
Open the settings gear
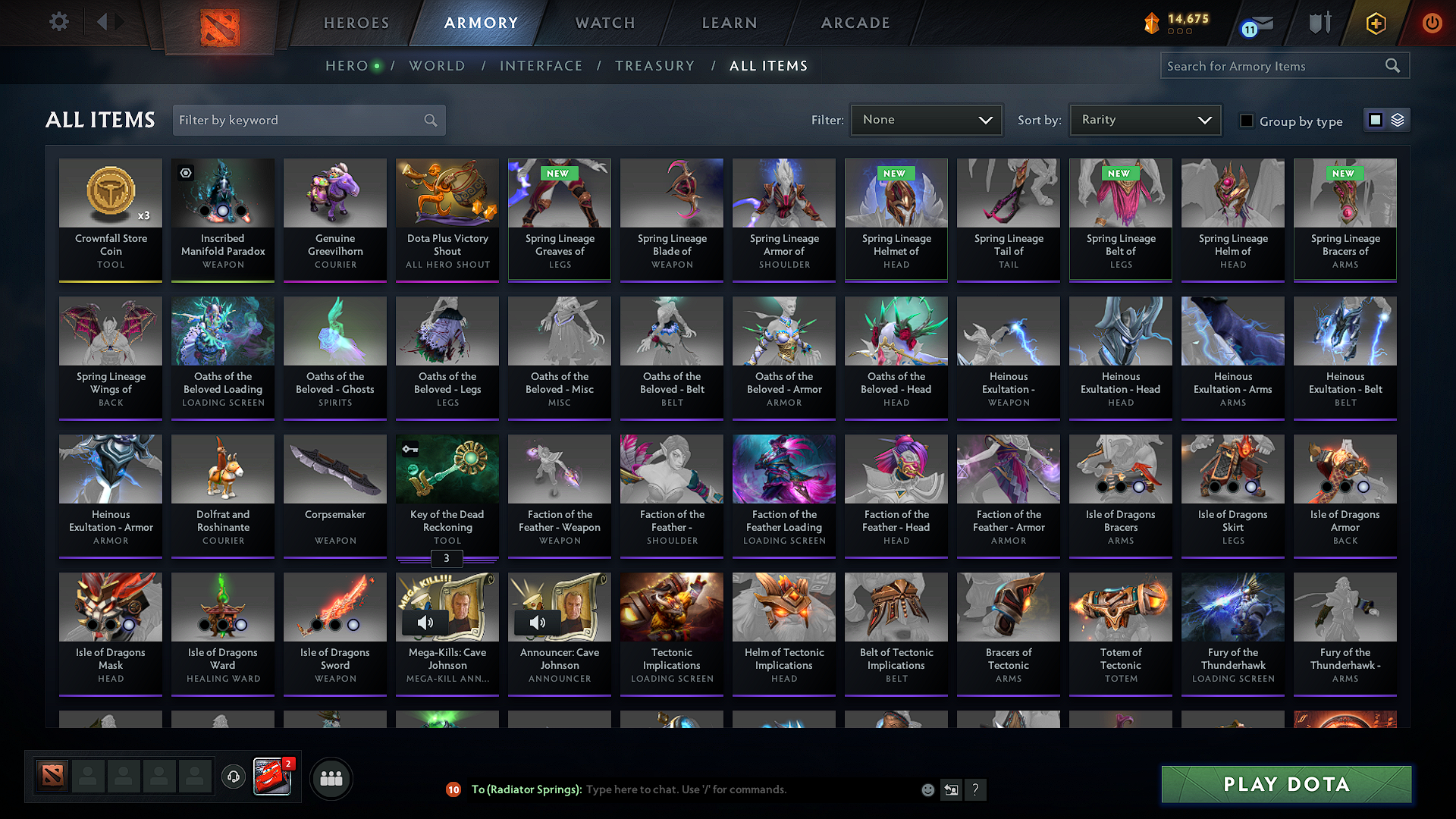tap(58, 22)
